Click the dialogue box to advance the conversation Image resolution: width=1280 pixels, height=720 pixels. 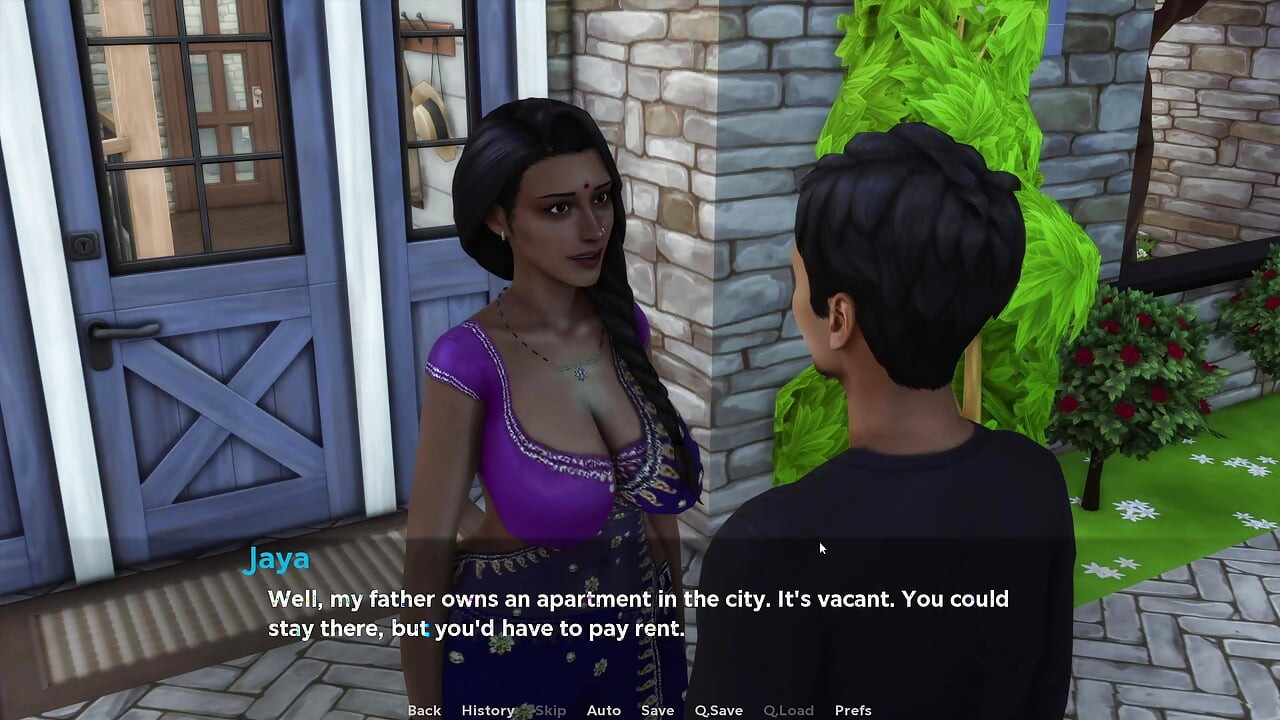pos(640,615)
